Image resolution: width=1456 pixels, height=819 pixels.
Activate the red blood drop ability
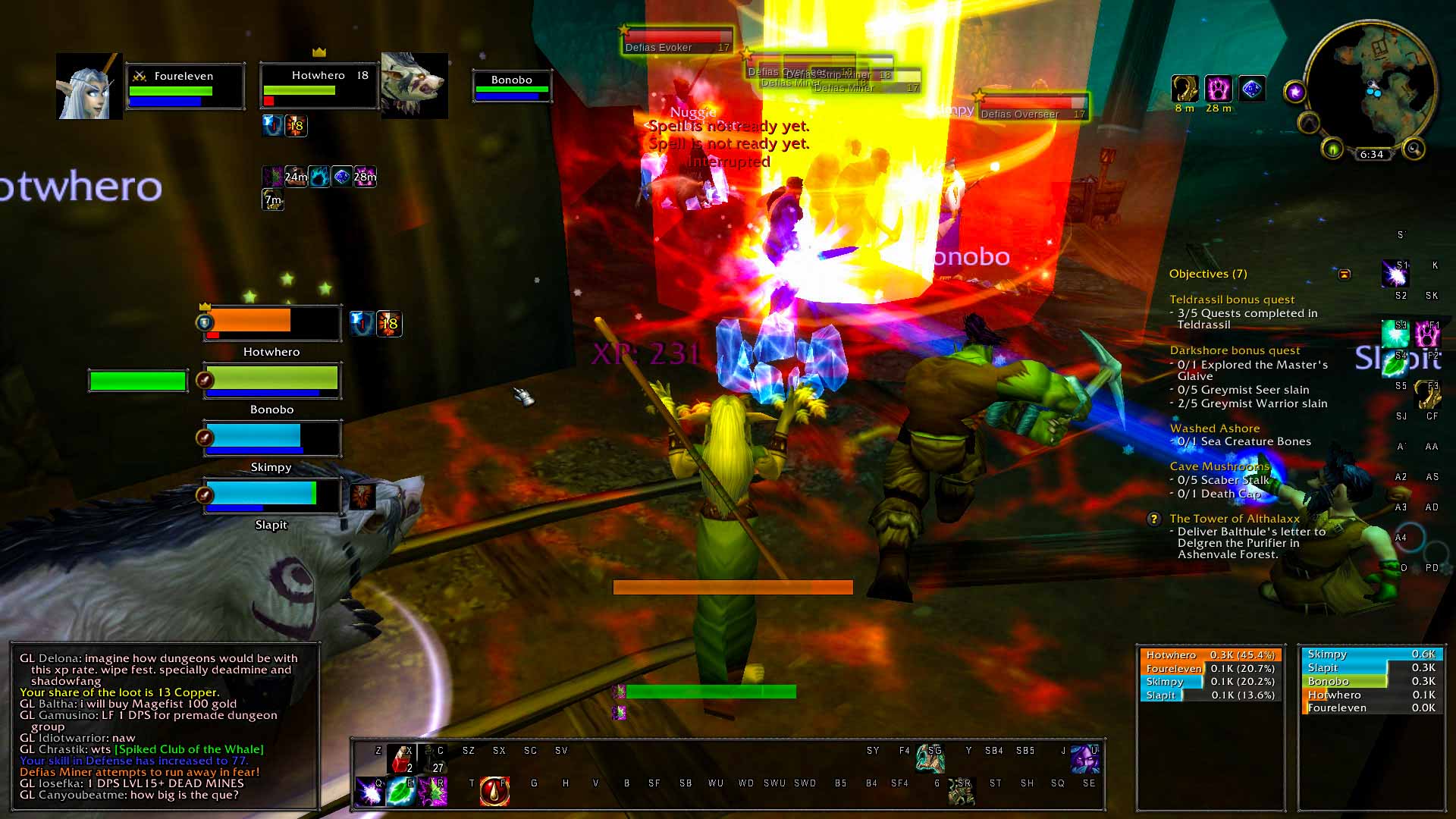(x=494, y=791)
